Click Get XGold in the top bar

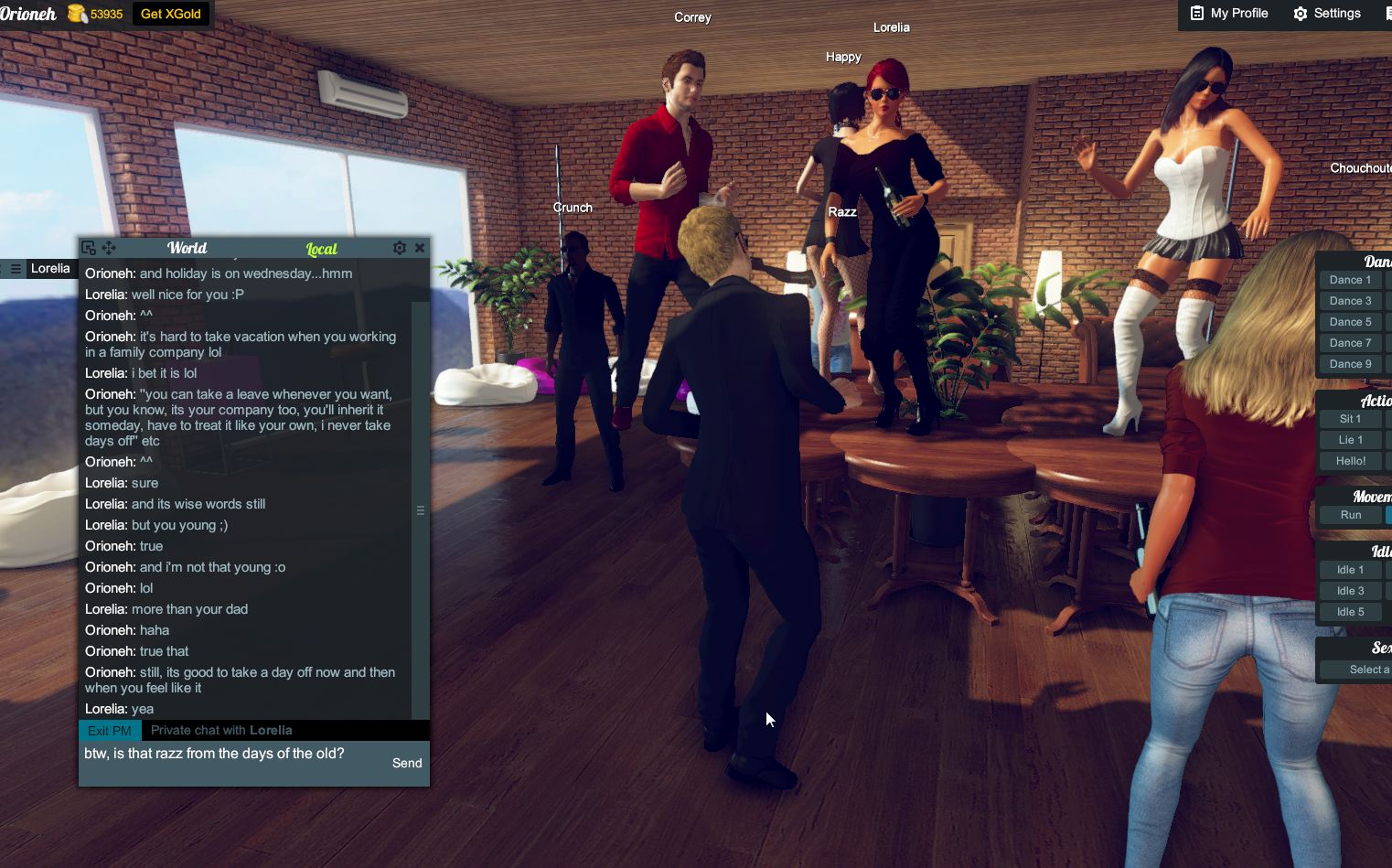click(x=170, y=14)
